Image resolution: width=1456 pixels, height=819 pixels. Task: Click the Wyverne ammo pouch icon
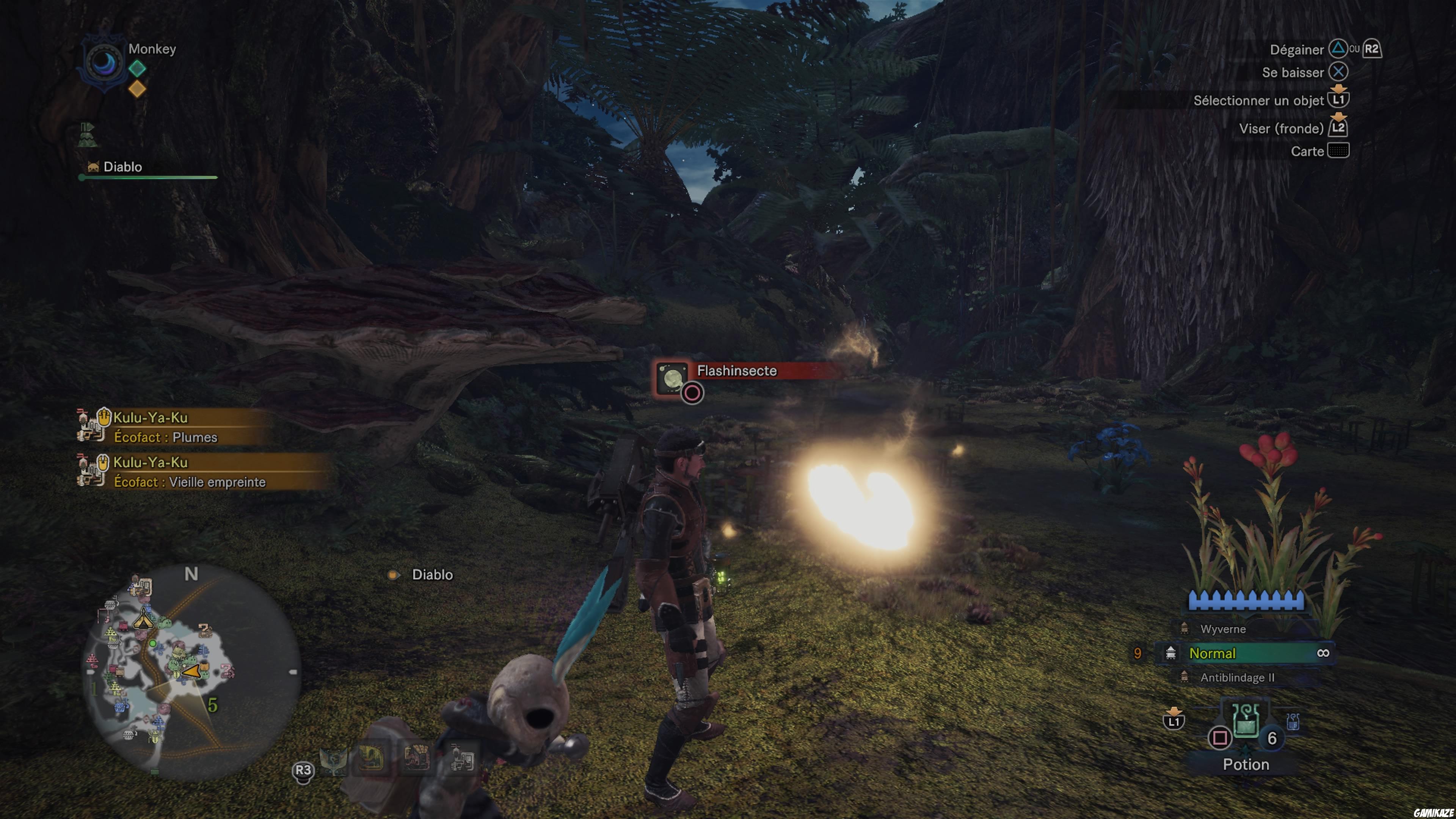pyautogui.click(x=1185, y=628)
